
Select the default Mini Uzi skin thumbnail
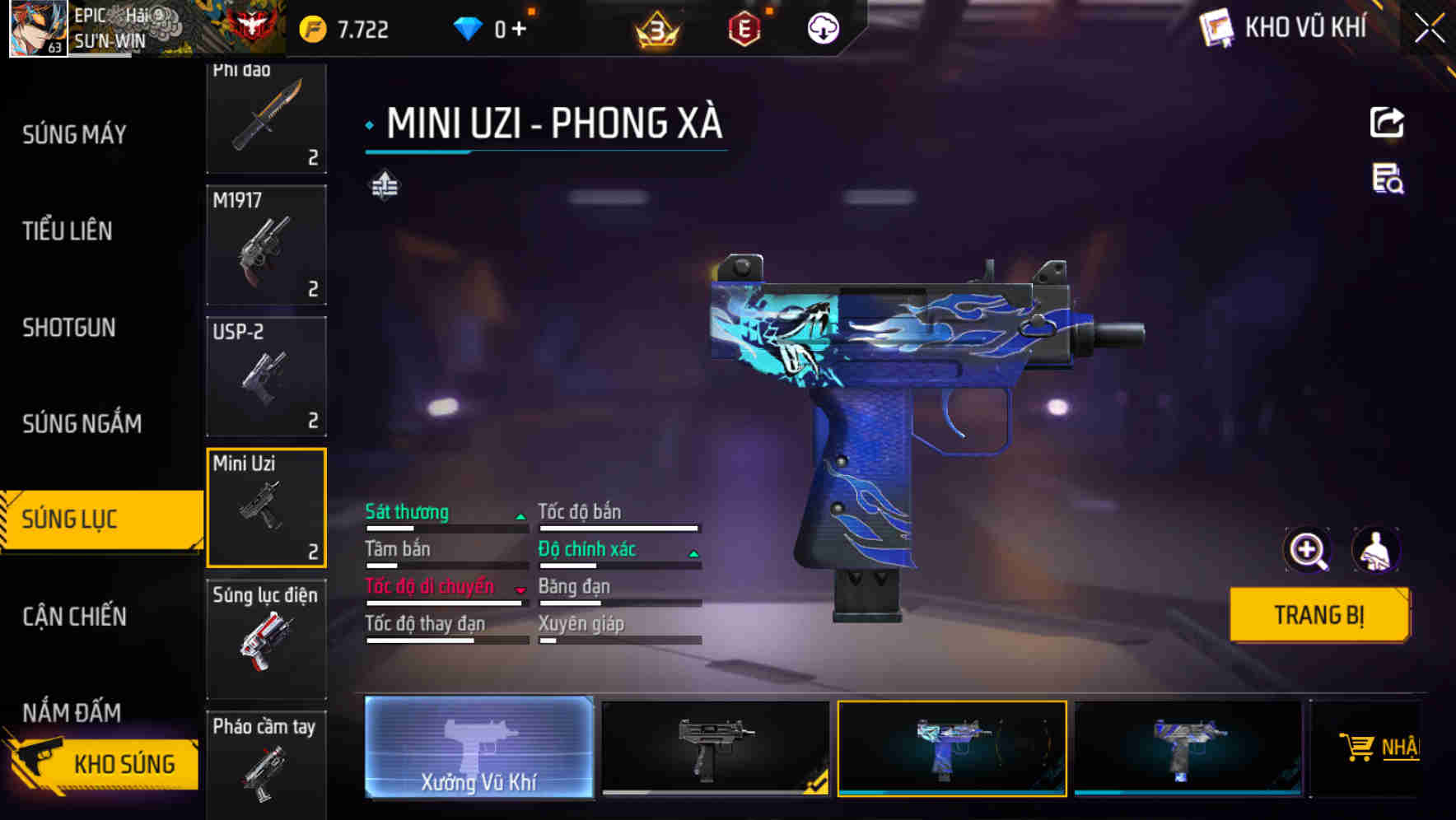click(x=717, y=749)
